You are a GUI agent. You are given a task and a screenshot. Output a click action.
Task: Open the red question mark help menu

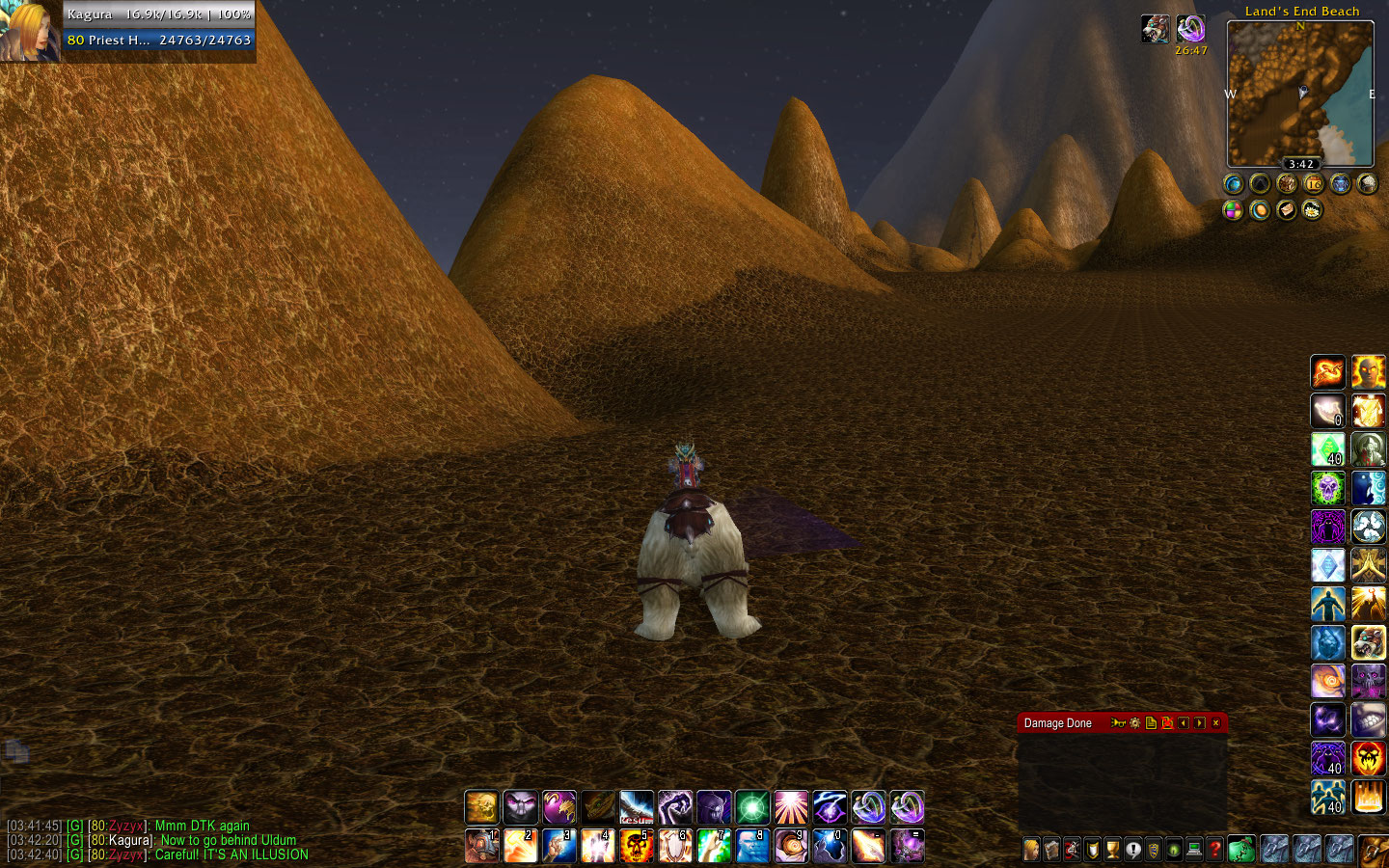coord(1215,850)
